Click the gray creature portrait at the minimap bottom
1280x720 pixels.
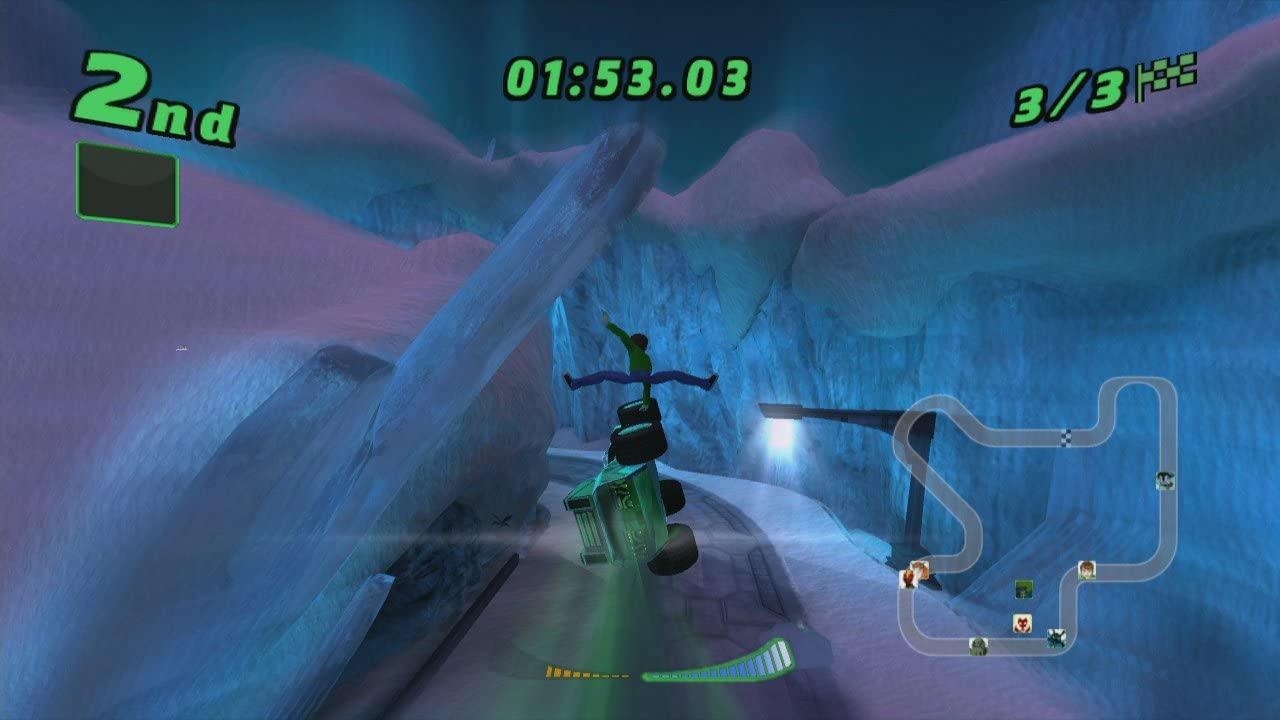click(x=979, y=647)
